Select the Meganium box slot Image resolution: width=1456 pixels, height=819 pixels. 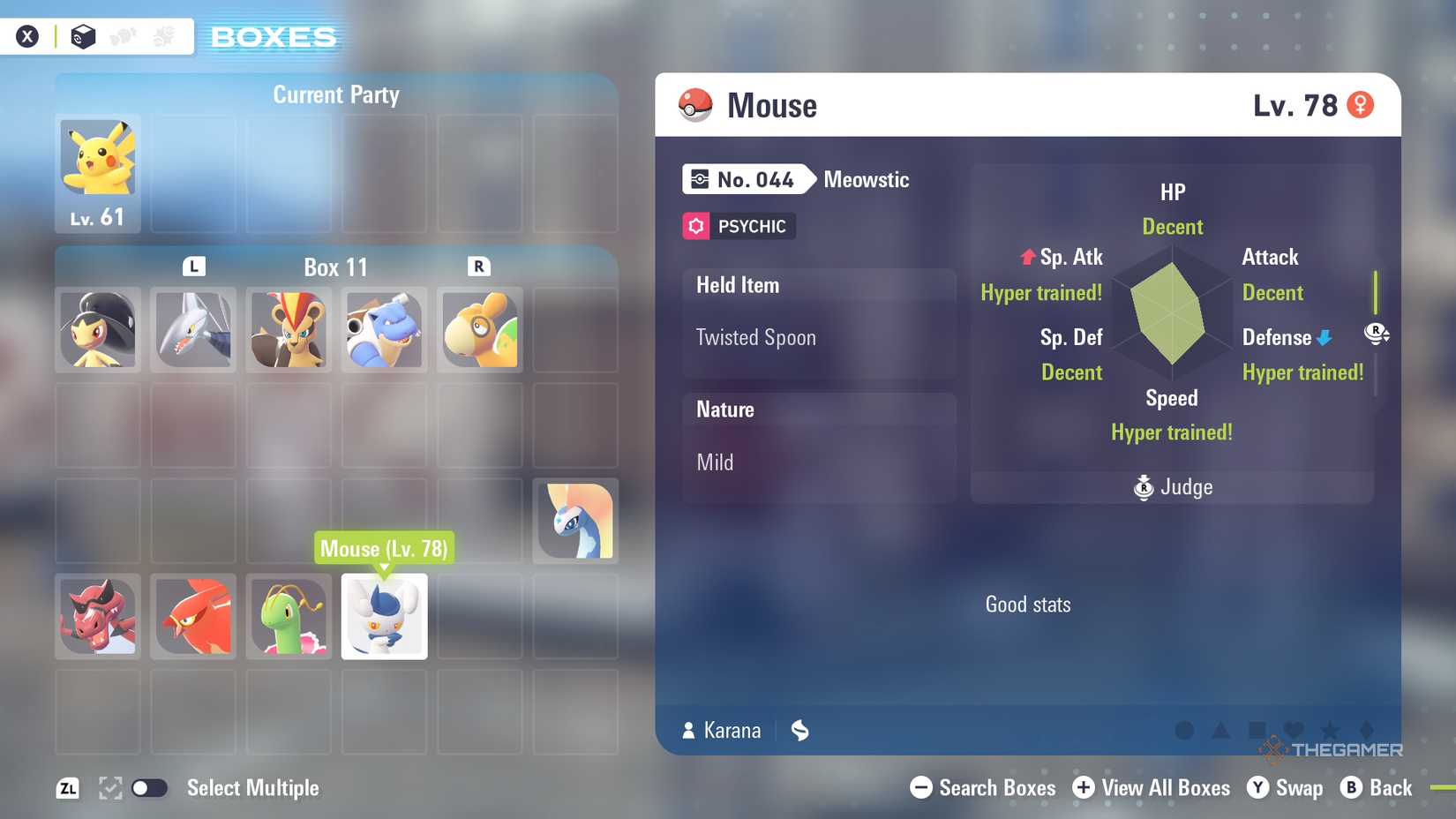(289, 616)
